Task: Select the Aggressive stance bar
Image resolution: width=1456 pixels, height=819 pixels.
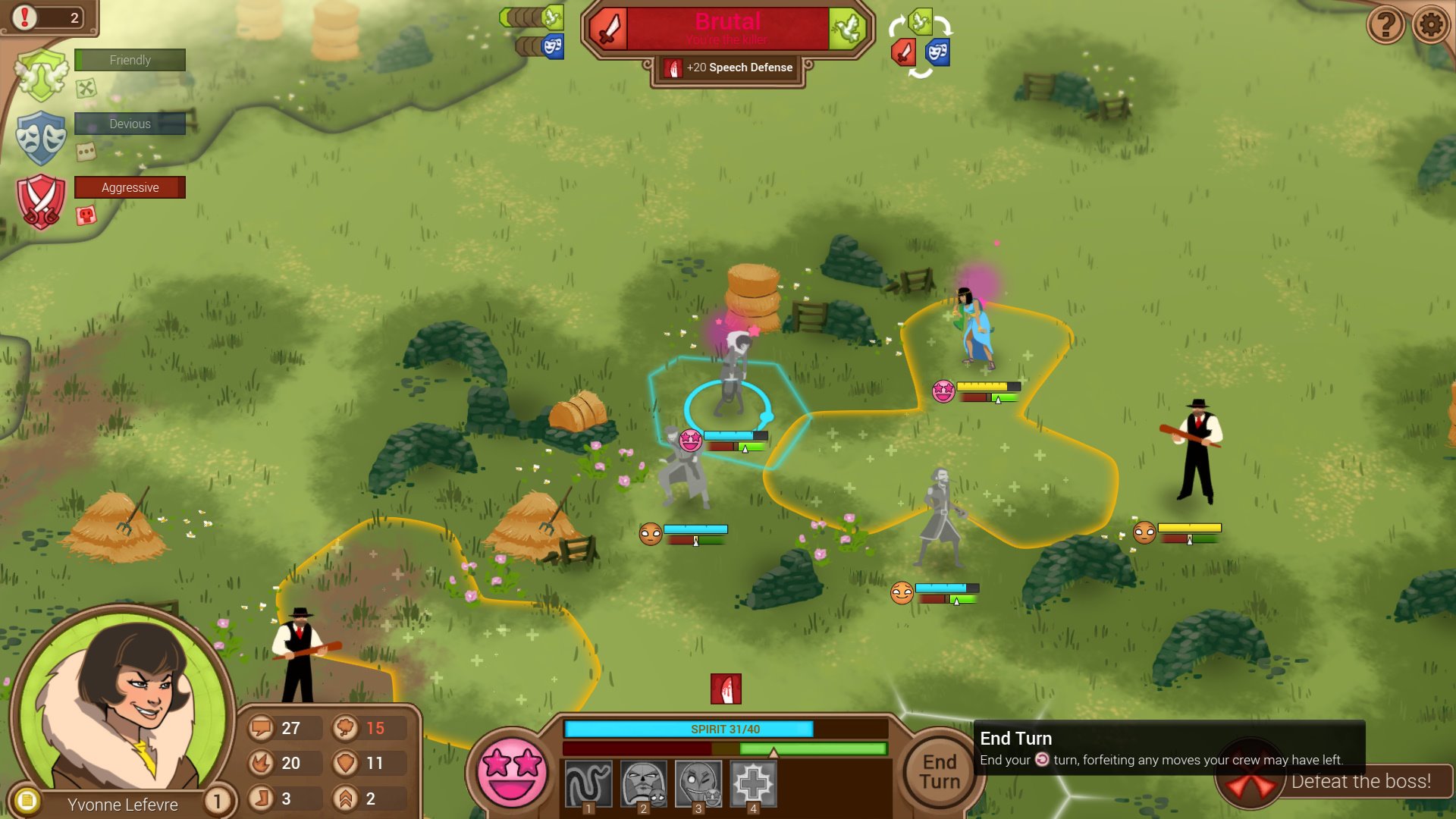Action: coord(130,187)
